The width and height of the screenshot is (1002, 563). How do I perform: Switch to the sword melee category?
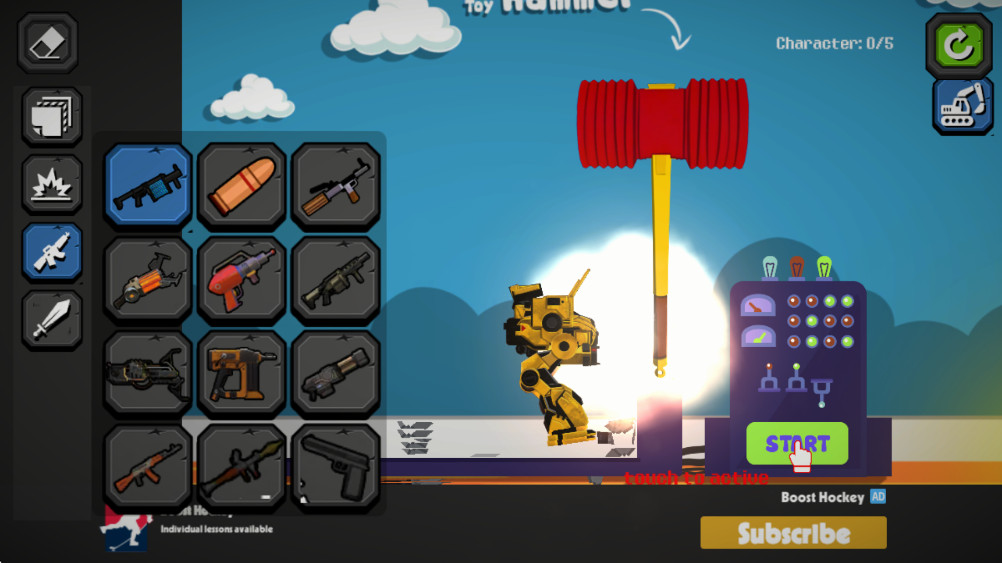pos(52,320)
